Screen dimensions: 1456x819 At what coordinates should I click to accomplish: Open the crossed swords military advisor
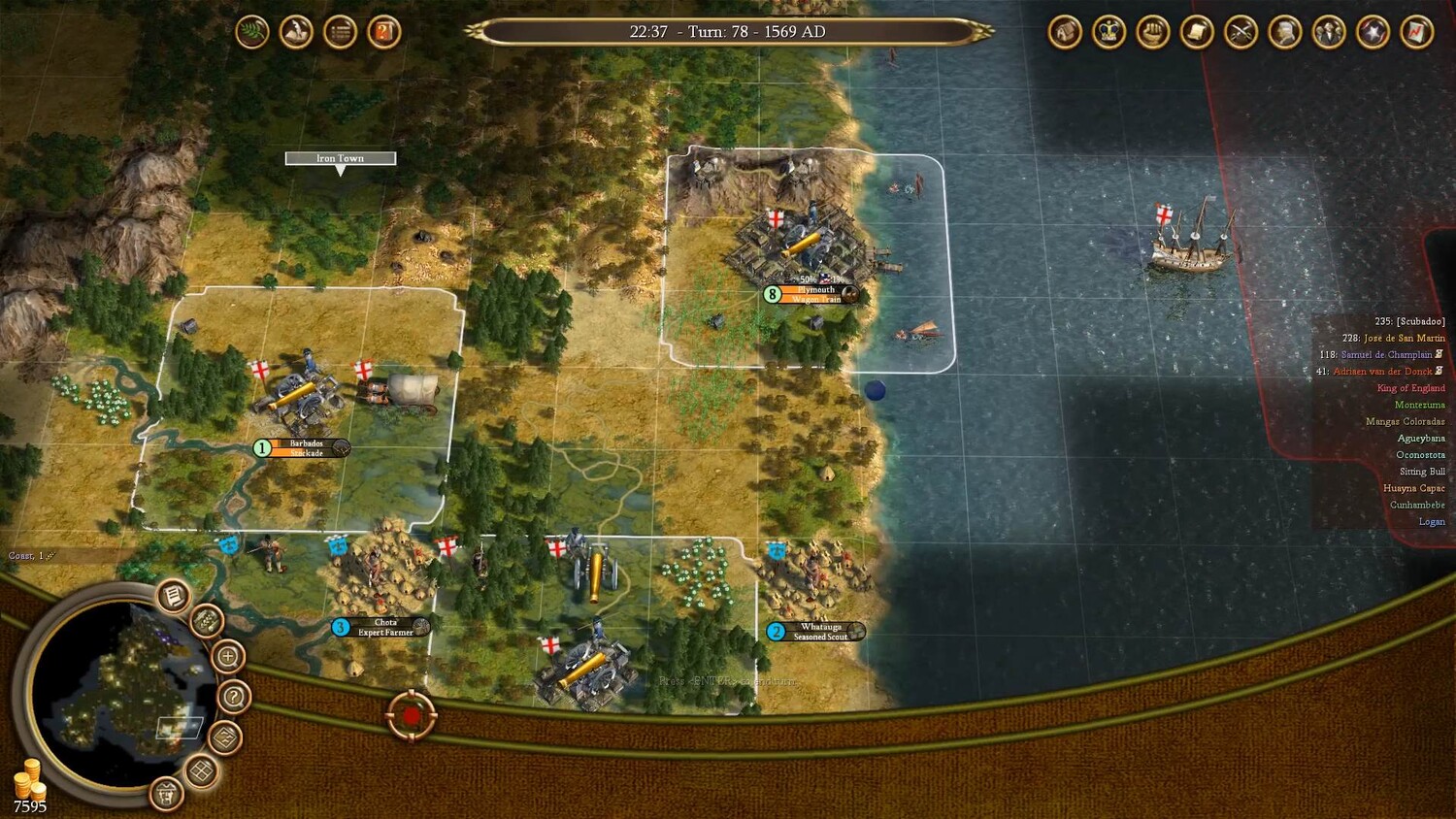(x=1241, y=32)
